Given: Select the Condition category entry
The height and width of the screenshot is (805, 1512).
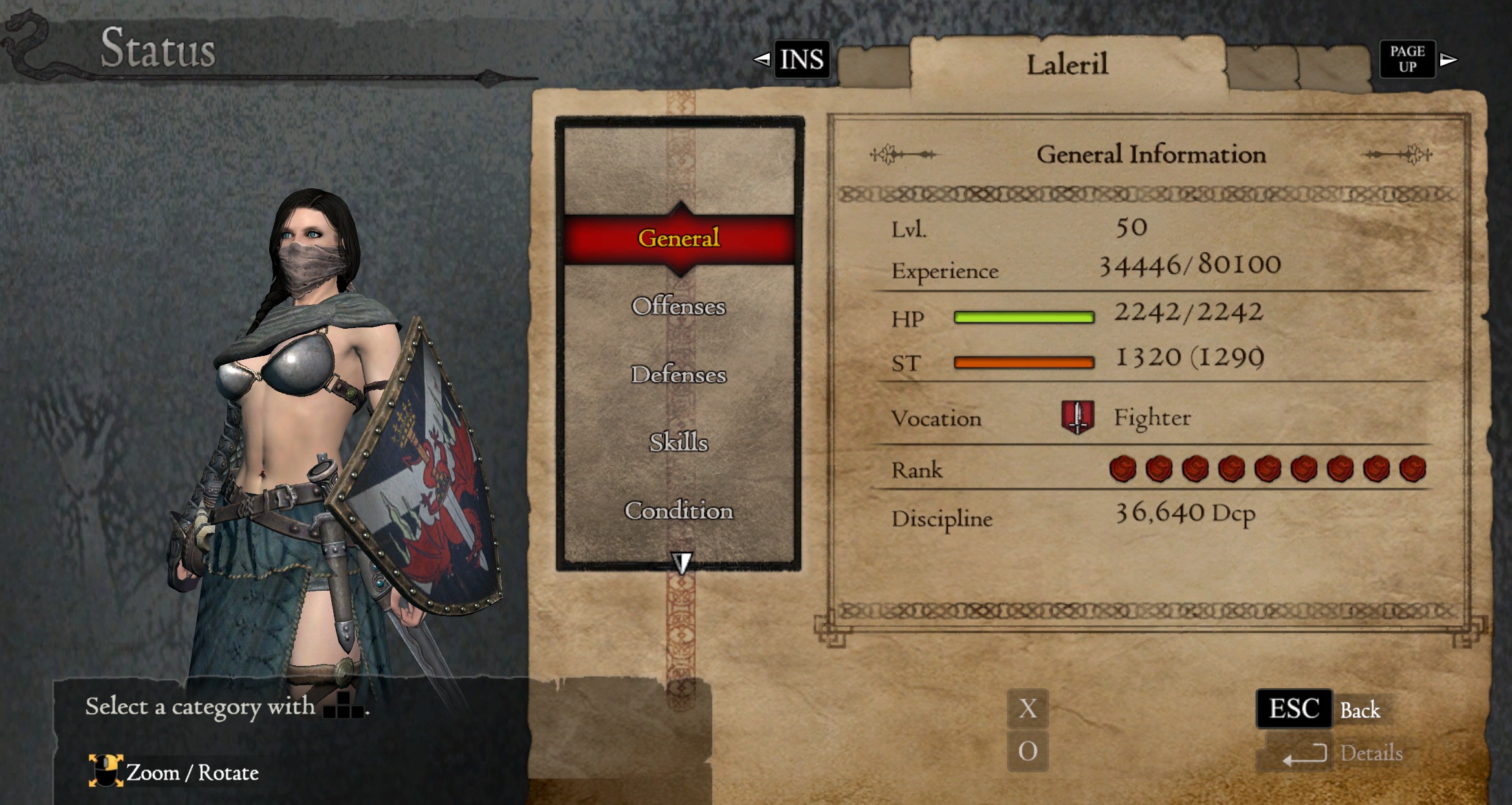Looking at the screenshot, I should tap(678, 511).
